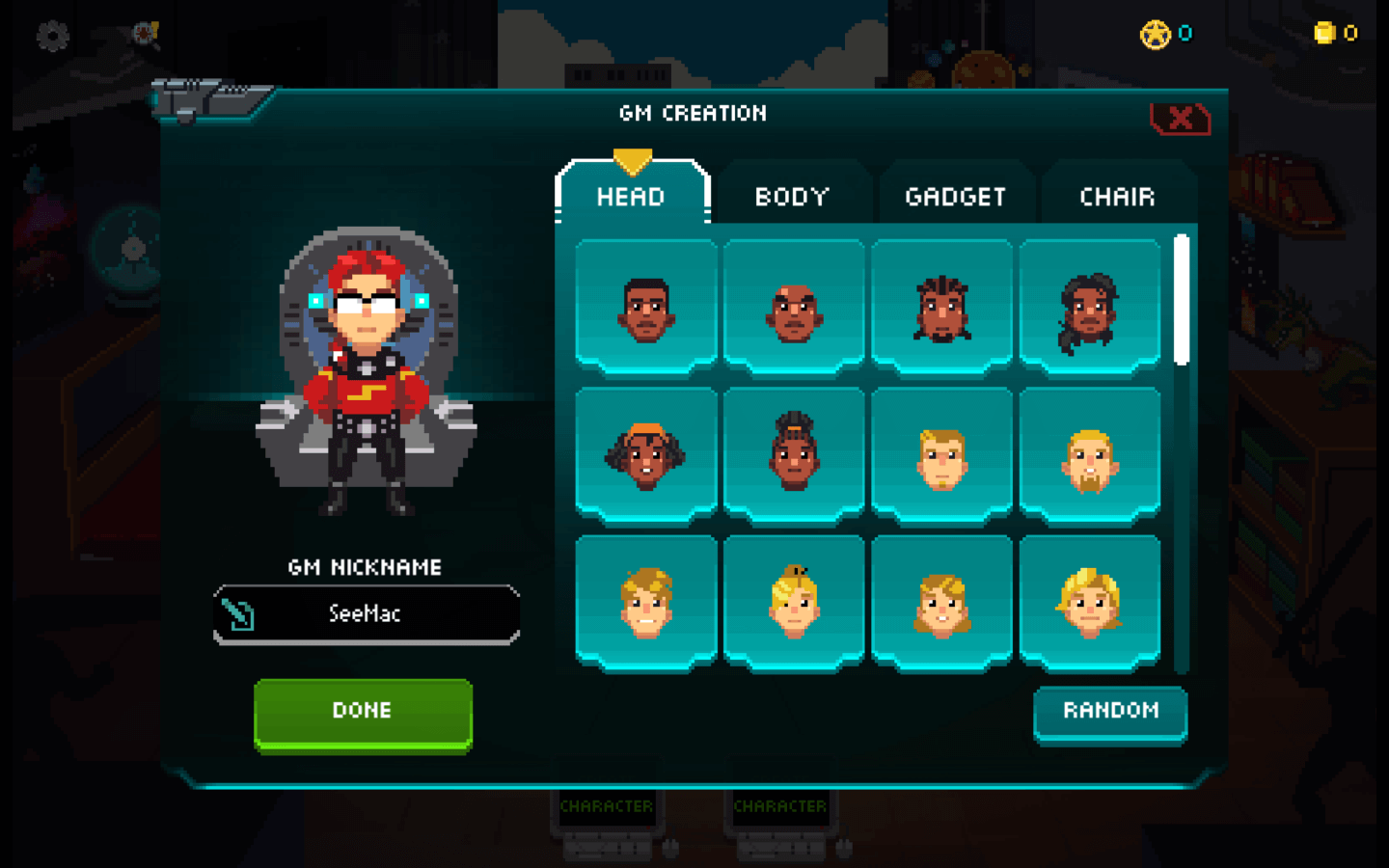Pick the blonde head with top knot
Viewport: 1389px width, 868px height.
point(794,604)
